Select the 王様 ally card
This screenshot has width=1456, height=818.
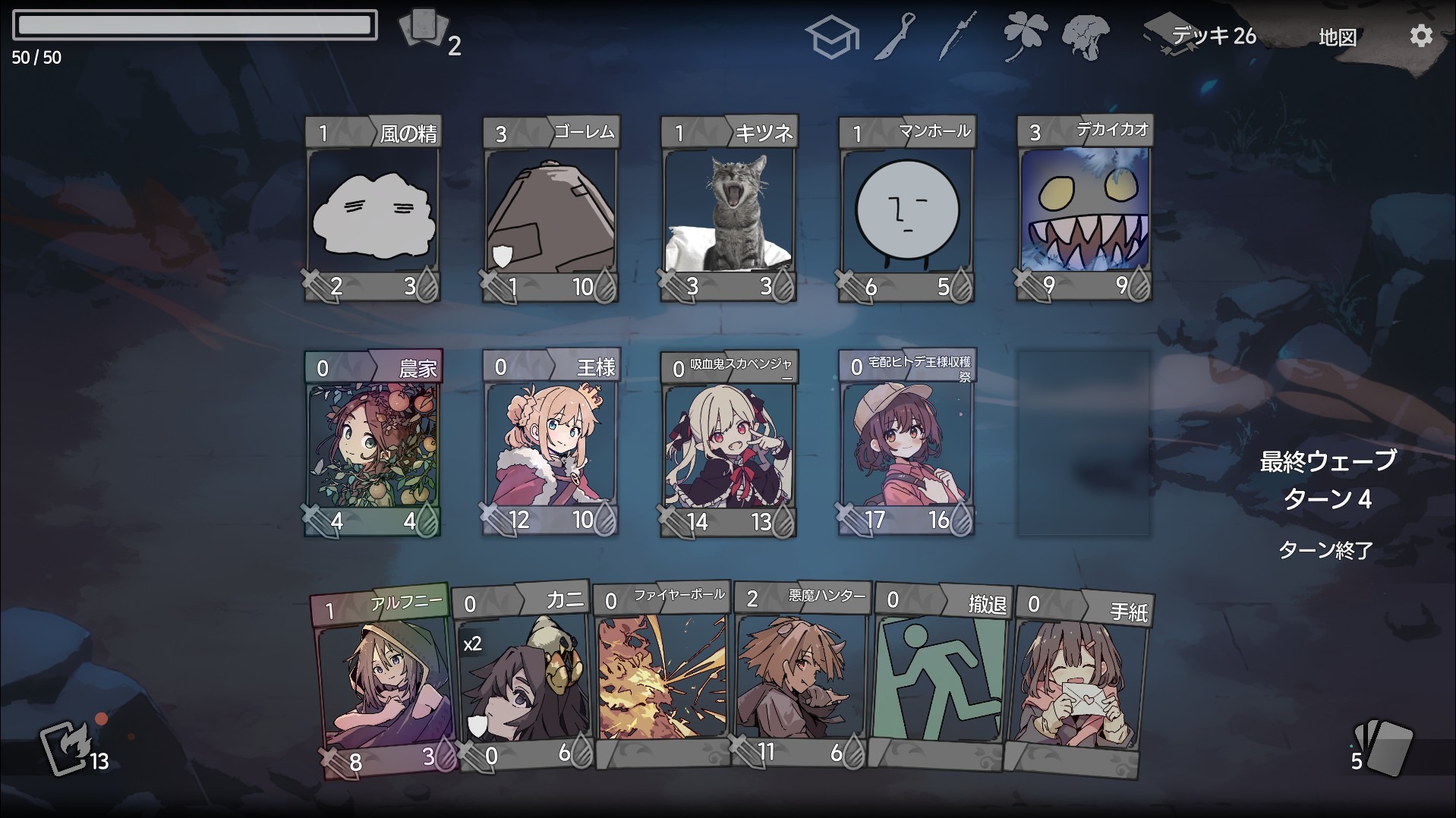[x=551, y=444]
